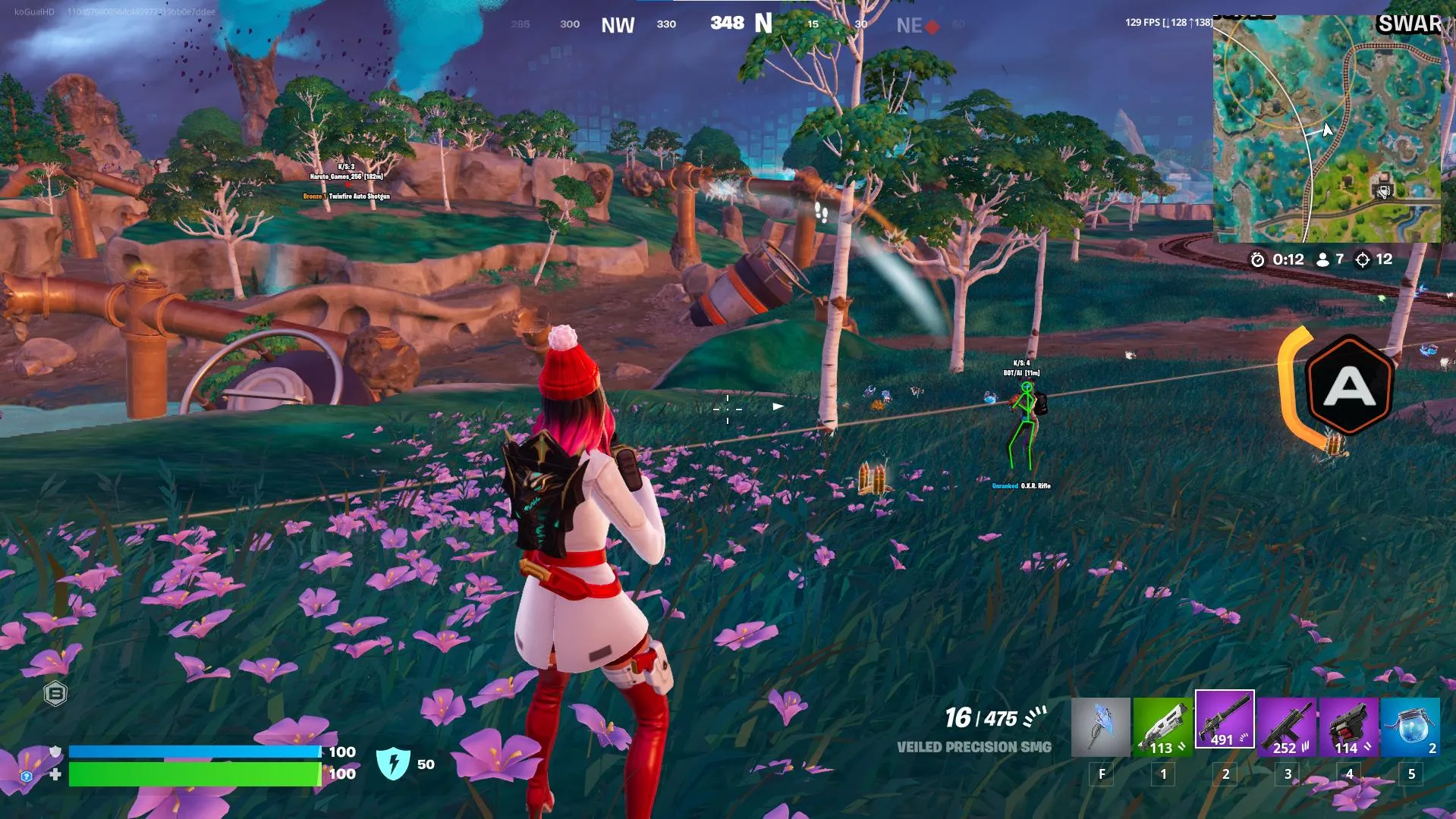Equip the purple assault rifle in slot 3
Image resolution: width=1456 pixels, height=819 pixels.
click(x=1287, y=724)
